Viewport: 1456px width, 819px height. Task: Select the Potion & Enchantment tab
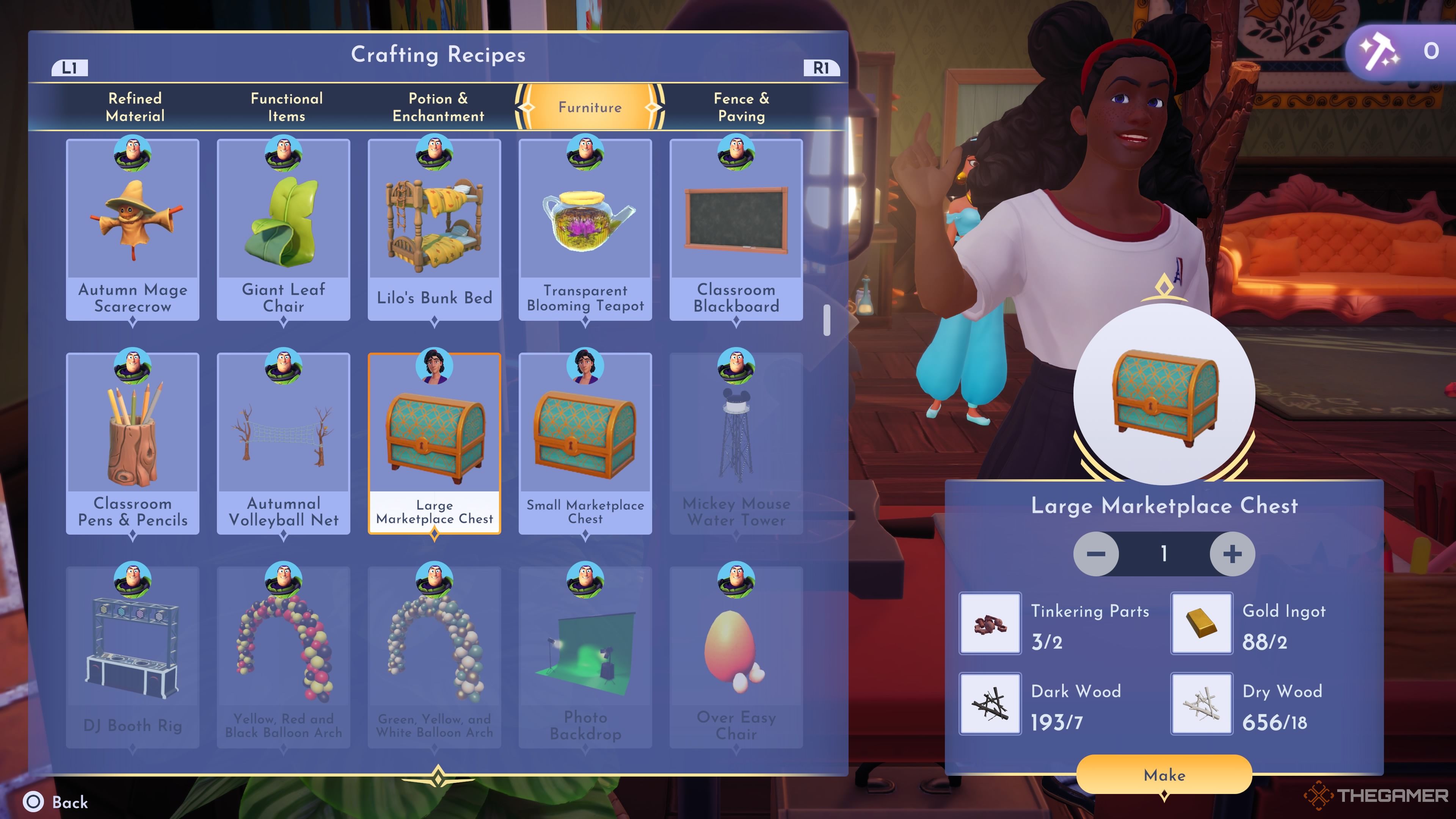(438, 107)
